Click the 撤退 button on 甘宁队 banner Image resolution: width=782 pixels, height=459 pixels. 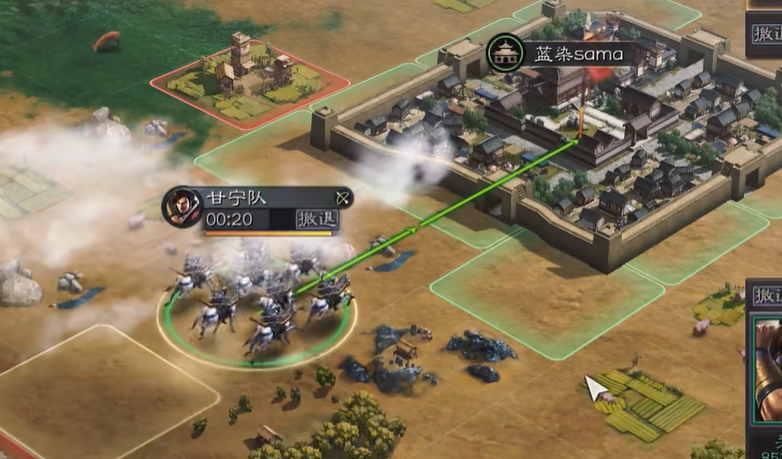pos(318,219)
